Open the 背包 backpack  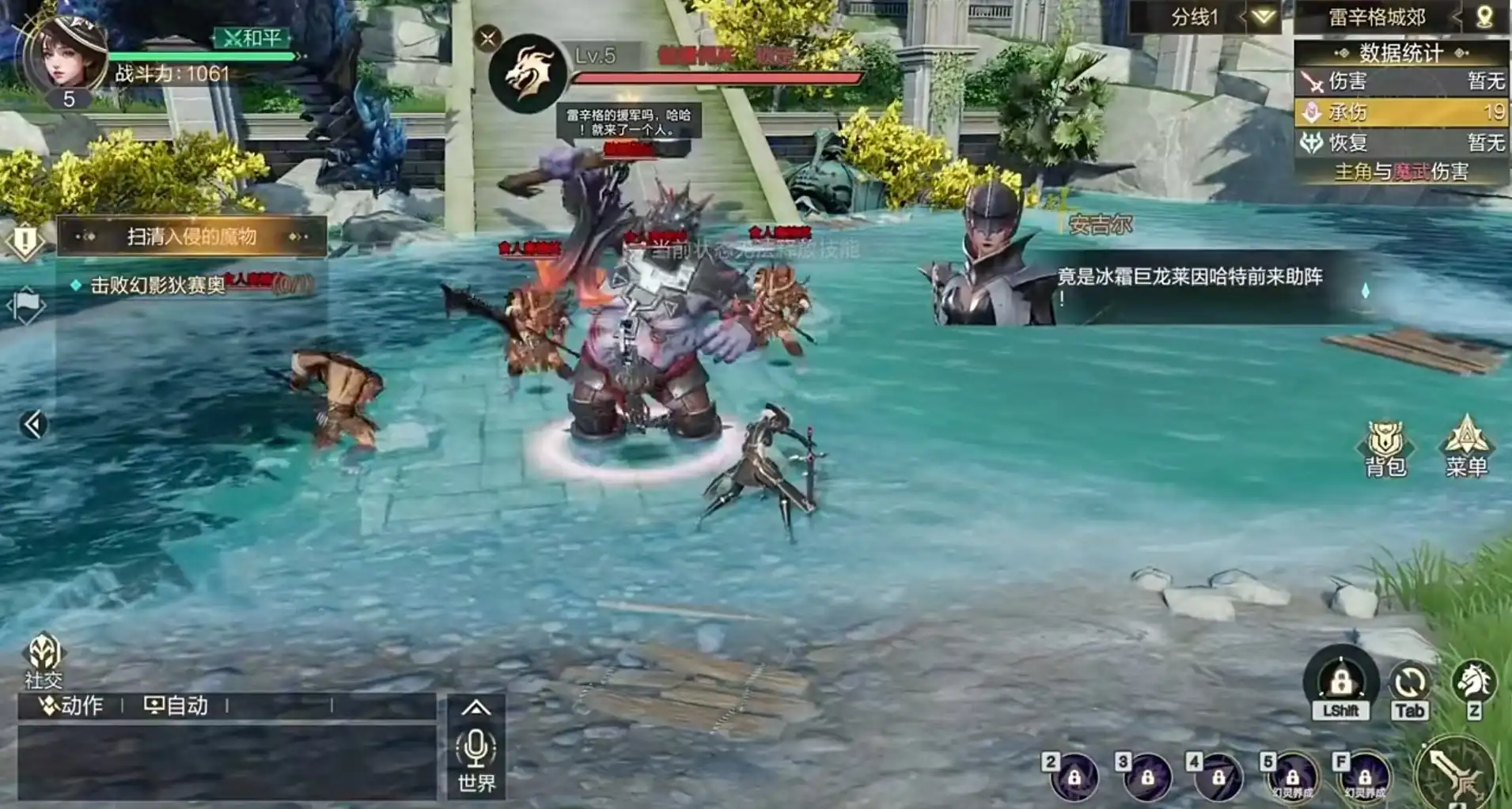pos(1385,448)
